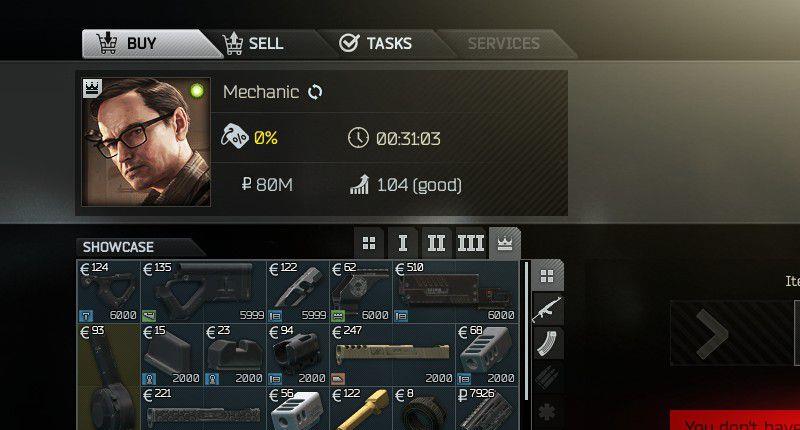Choose the €510 handguard item
The height and width of the screenshot is (430, 800).
click(x=456, y=291)
